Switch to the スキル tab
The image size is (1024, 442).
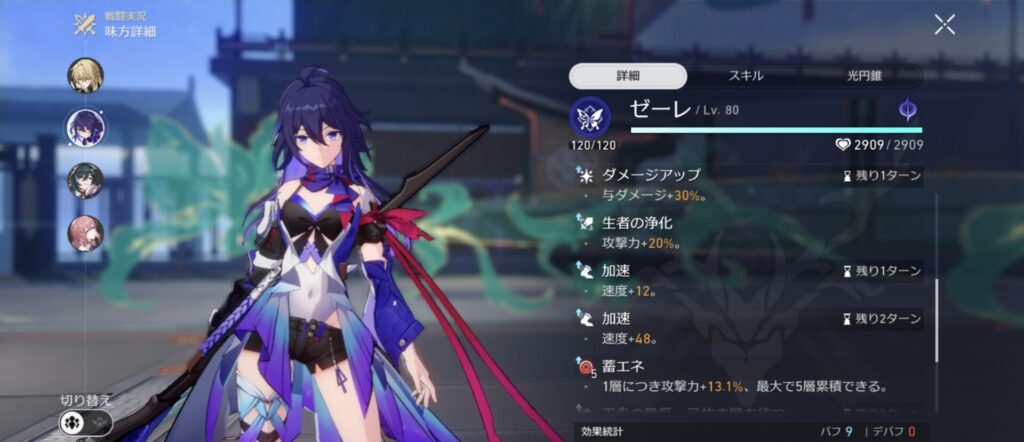(x=746, y=76)
